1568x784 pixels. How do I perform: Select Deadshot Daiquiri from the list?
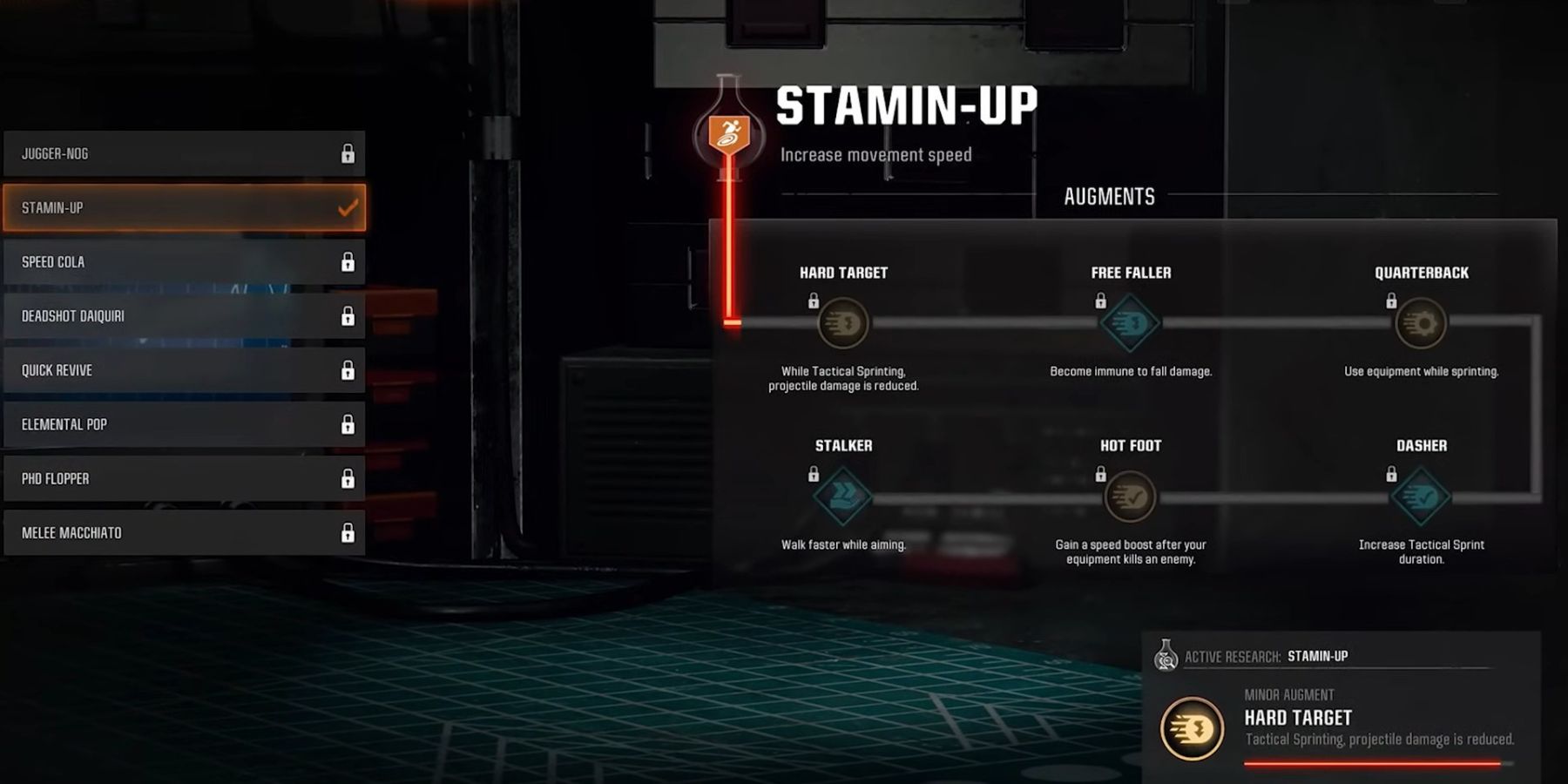tap(184, 315)
